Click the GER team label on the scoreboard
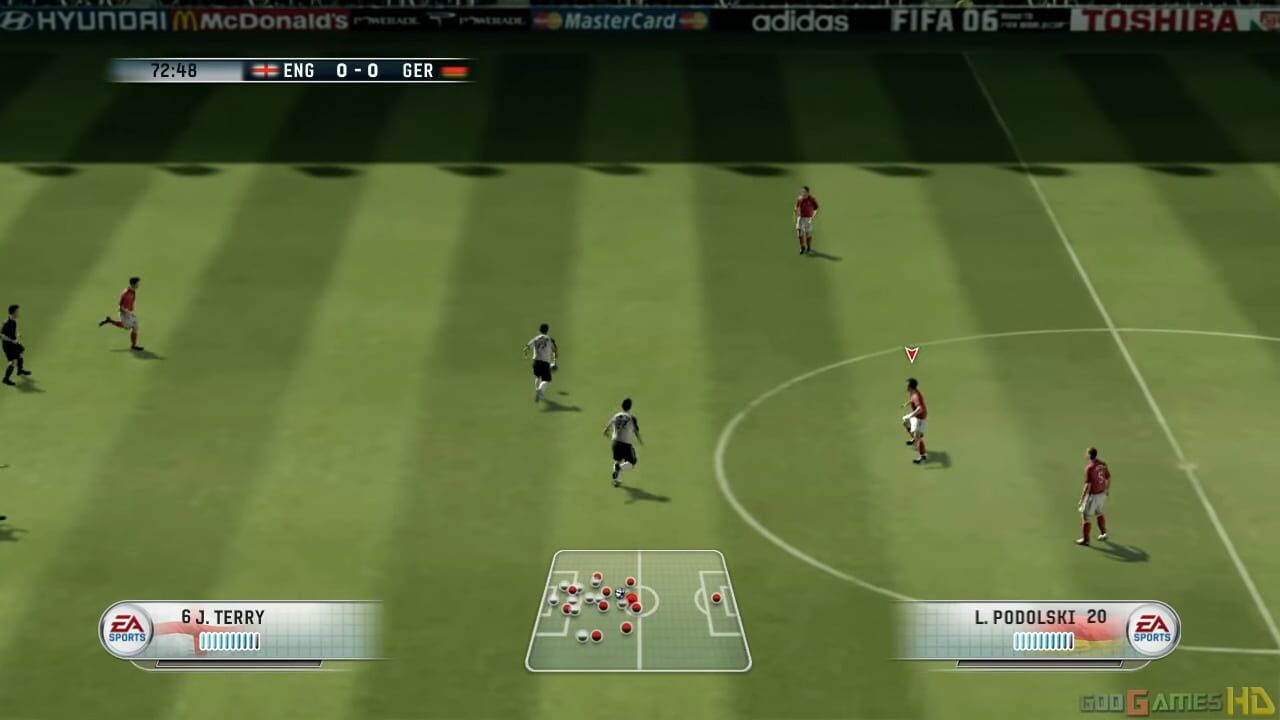 click(417, 71)
